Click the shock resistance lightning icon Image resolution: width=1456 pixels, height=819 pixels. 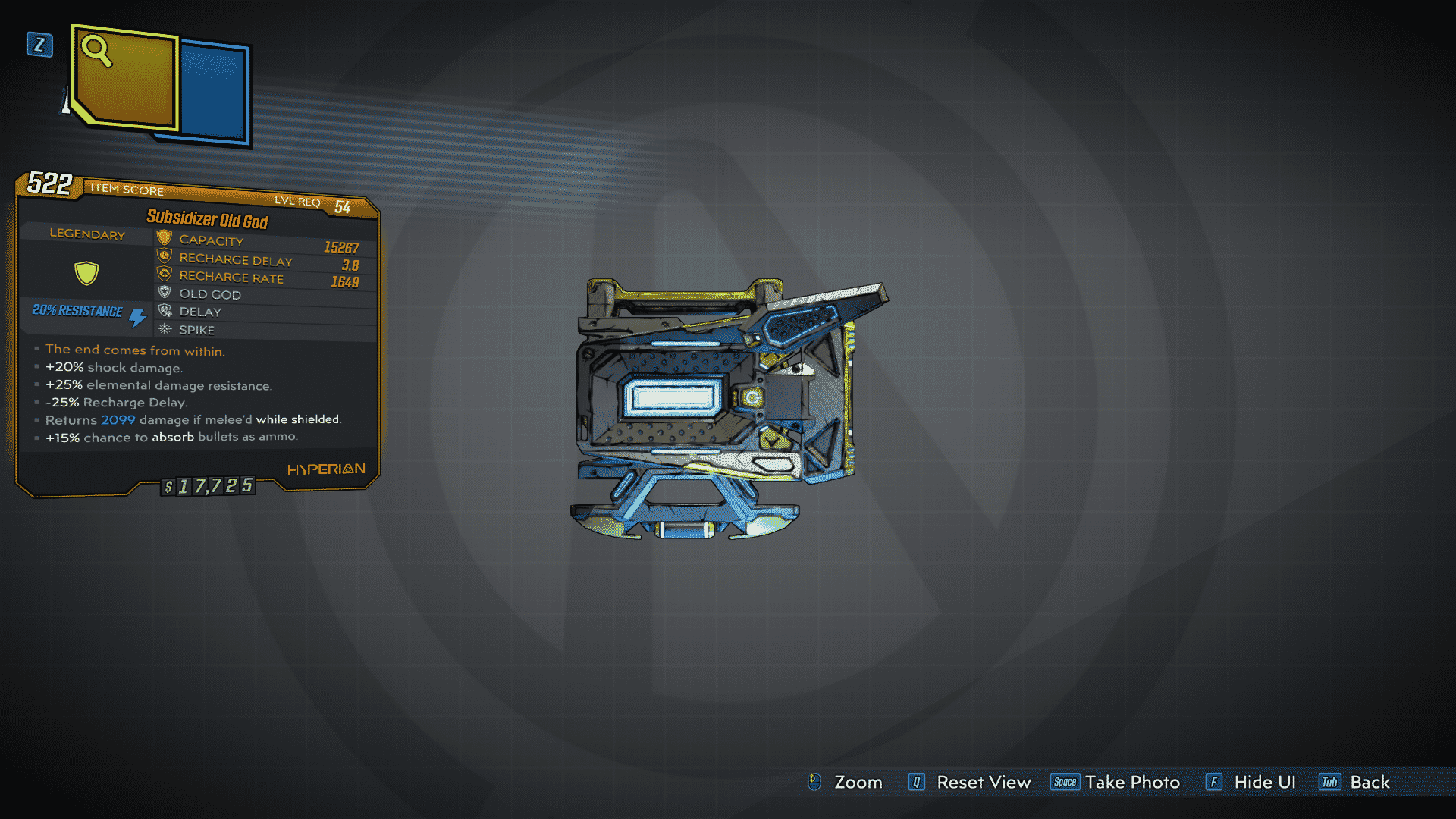tap(136, 316)
